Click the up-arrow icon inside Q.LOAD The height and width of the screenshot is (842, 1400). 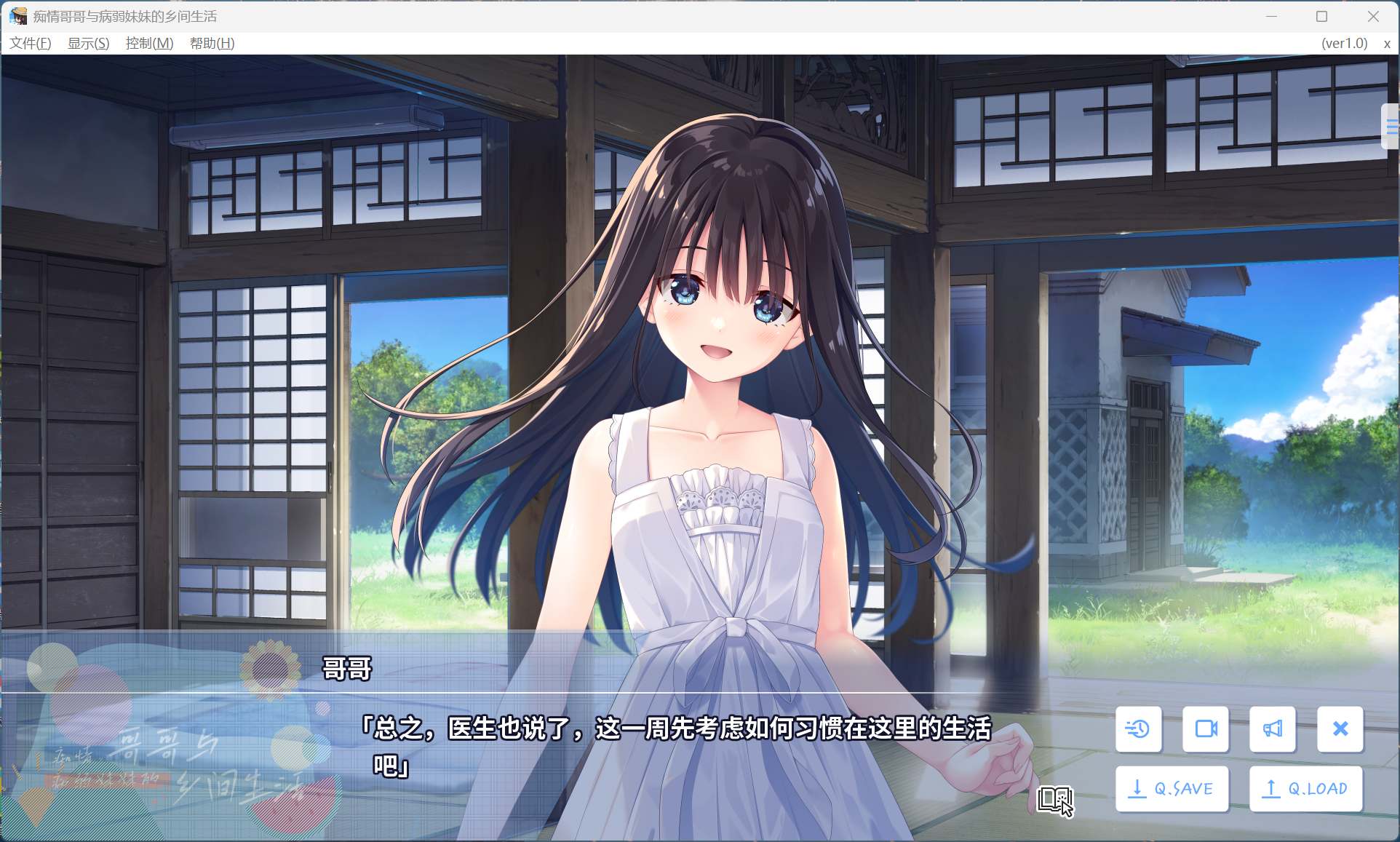pyautogui.click(x=1270, y=788)
